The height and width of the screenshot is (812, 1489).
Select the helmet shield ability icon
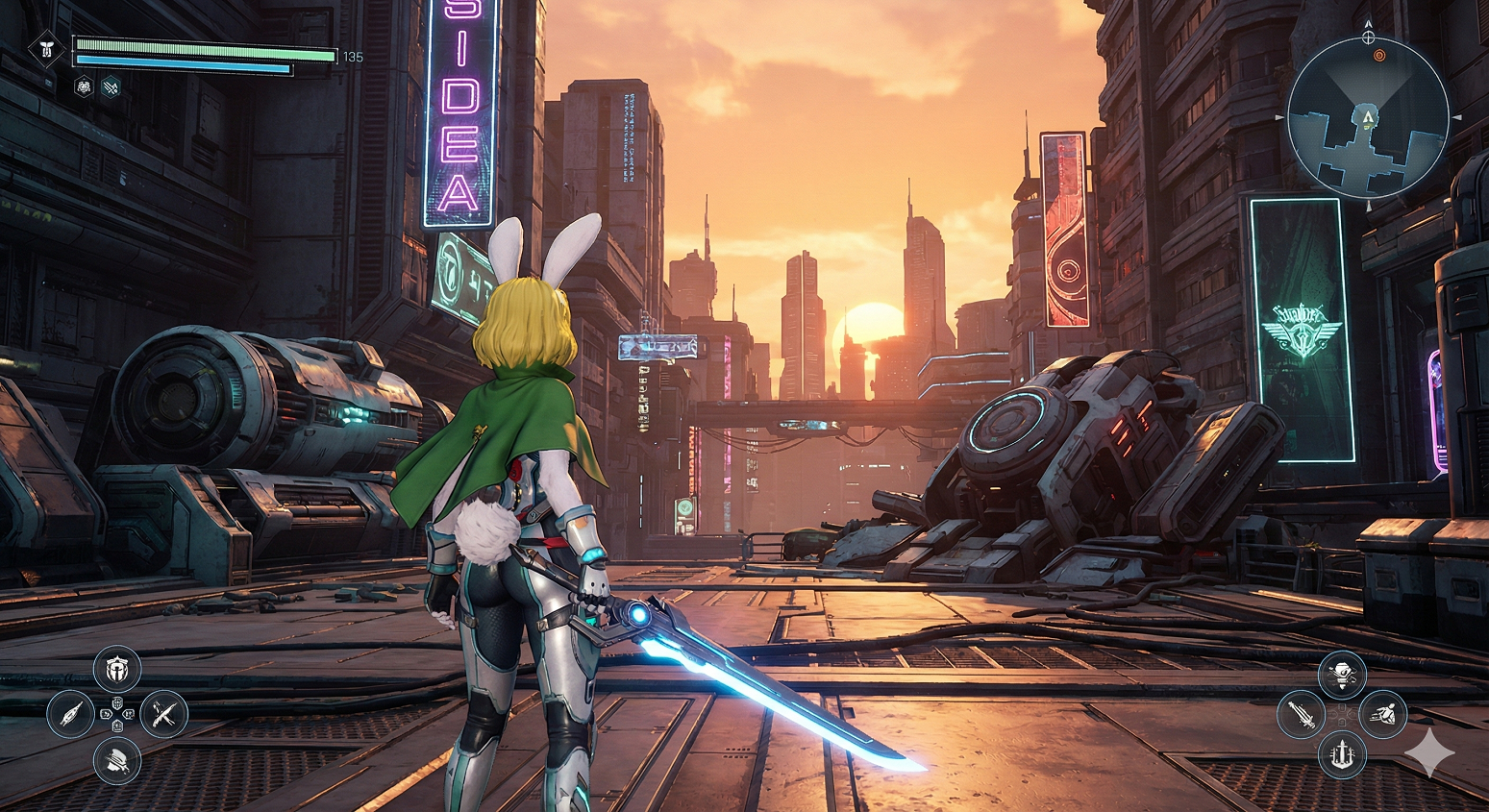tap(117, 669)
